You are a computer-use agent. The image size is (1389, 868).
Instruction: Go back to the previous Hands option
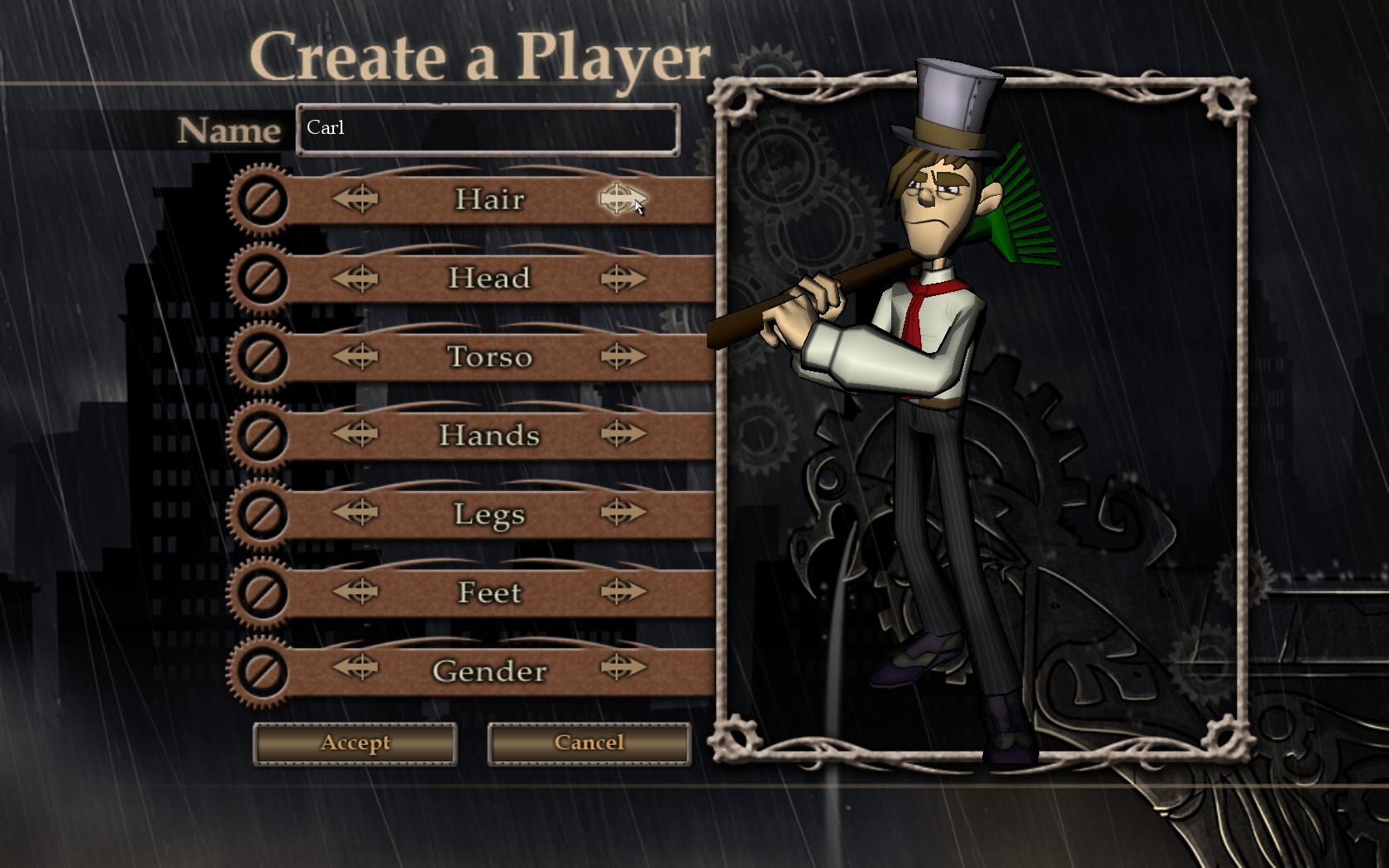click(x=356, y=433)
